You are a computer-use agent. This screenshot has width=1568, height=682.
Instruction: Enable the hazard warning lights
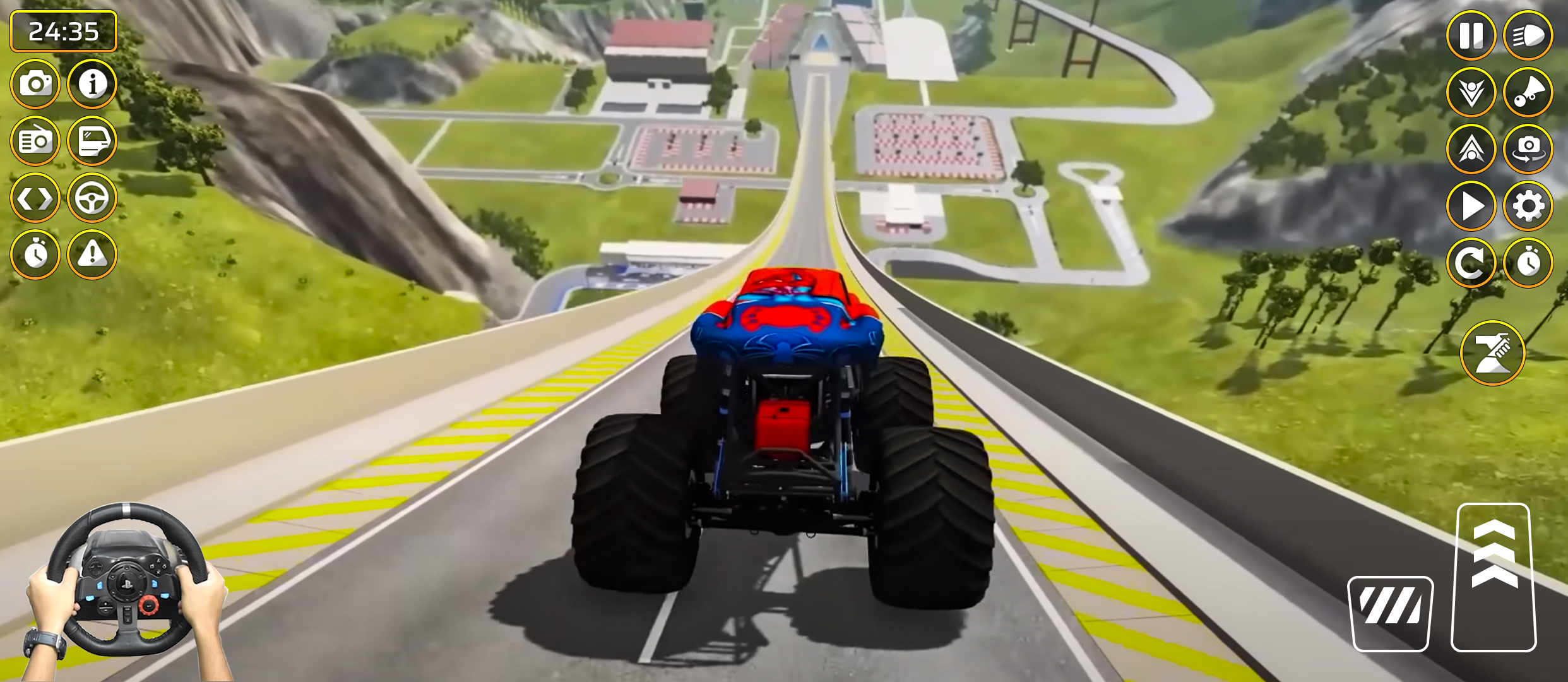(x=92, y=254)
